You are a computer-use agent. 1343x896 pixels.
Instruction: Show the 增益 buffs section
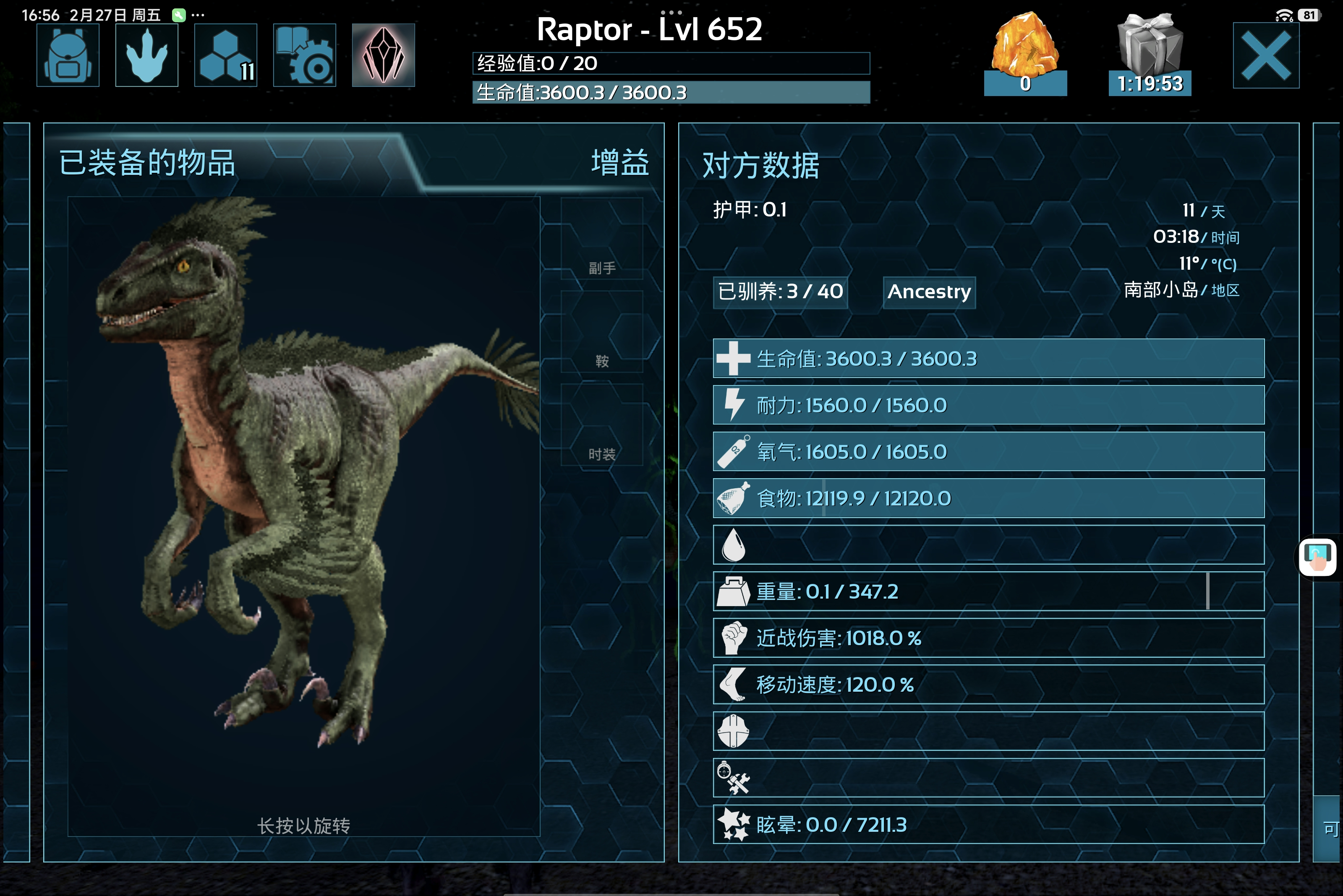(x=620, y=163)
